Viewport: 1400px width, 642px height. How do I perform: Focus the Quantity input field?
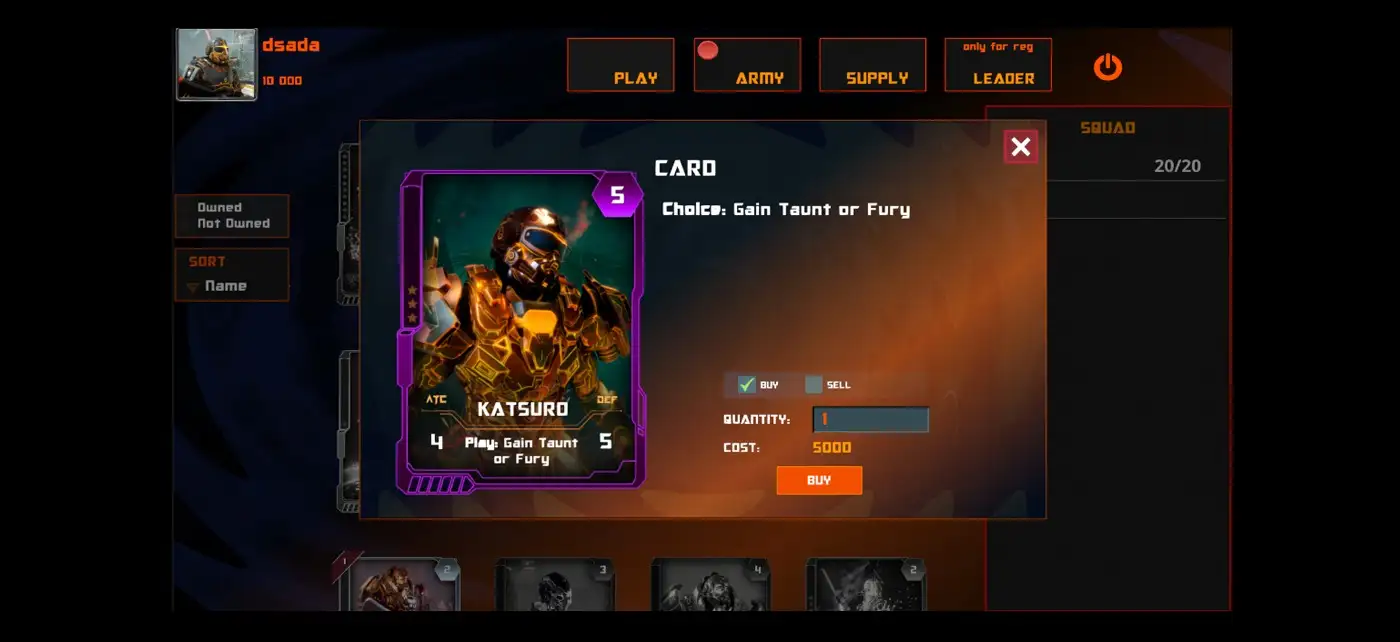pyautogui.click(x=870, y=420)
